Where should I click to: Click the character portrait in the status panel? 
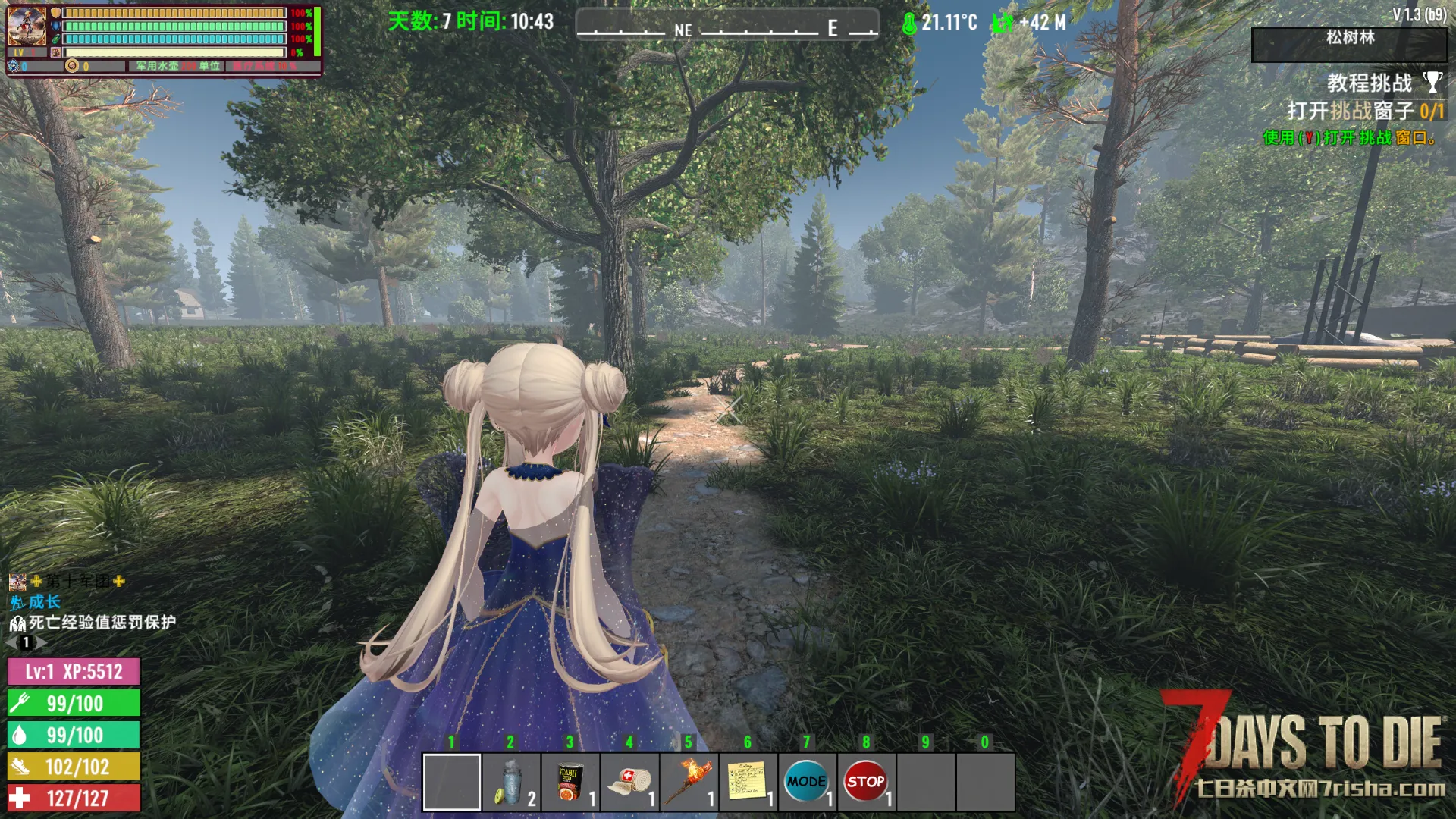tap(27, 26)
